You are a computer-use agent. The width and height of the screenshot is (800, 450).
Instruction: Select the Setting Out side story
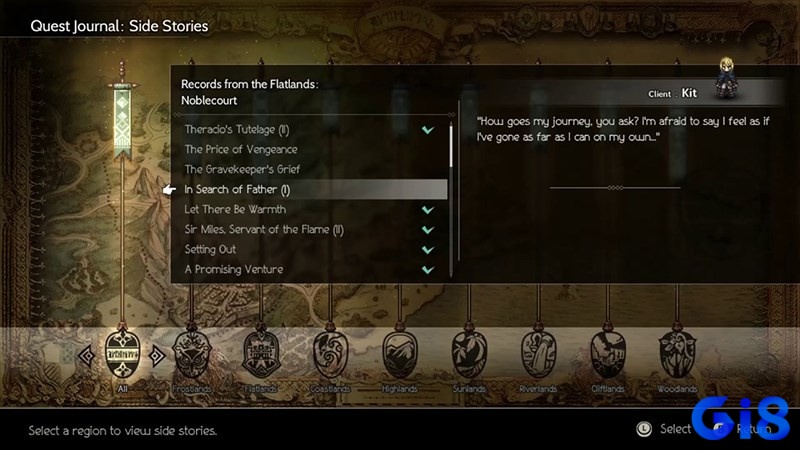point(210,250)
